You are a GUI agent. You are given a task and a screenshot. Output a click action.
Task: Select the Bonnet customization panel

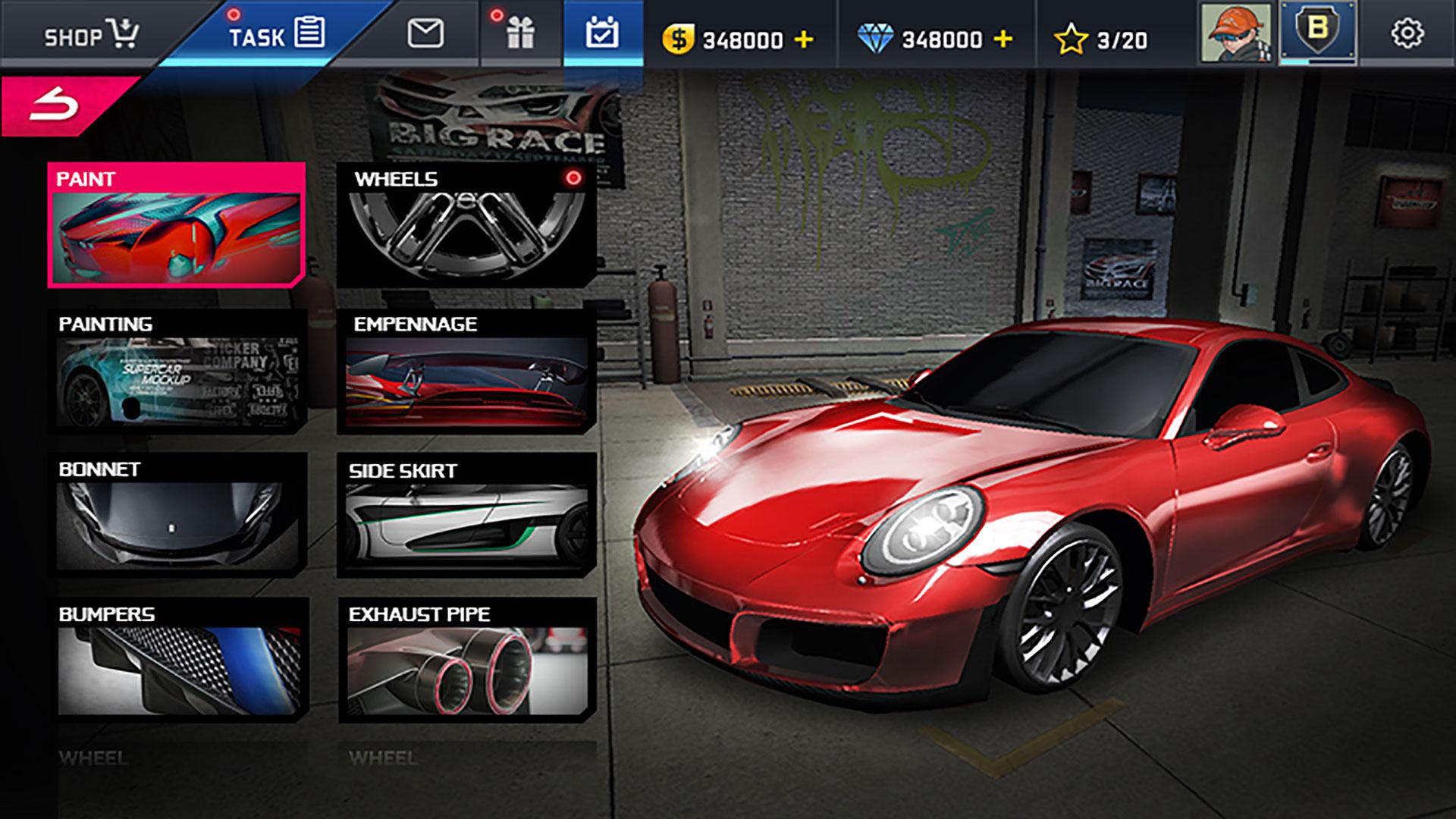coord(174,514)
